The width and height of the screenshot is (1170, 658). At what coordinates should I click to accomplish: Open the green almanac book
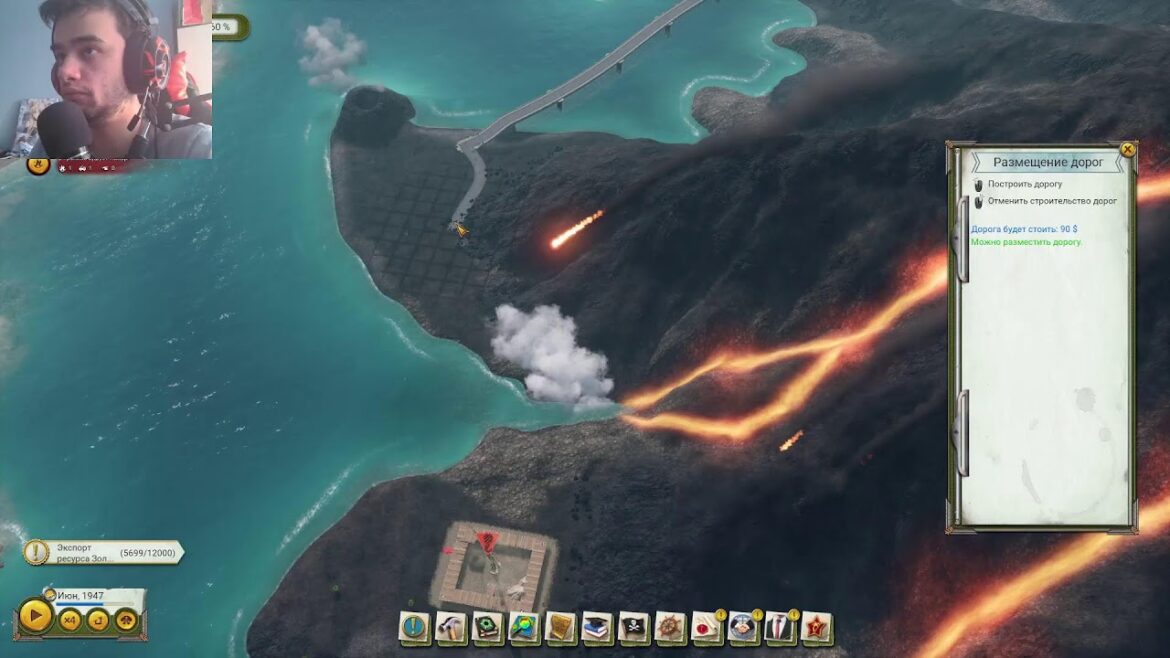pos(488,628)
